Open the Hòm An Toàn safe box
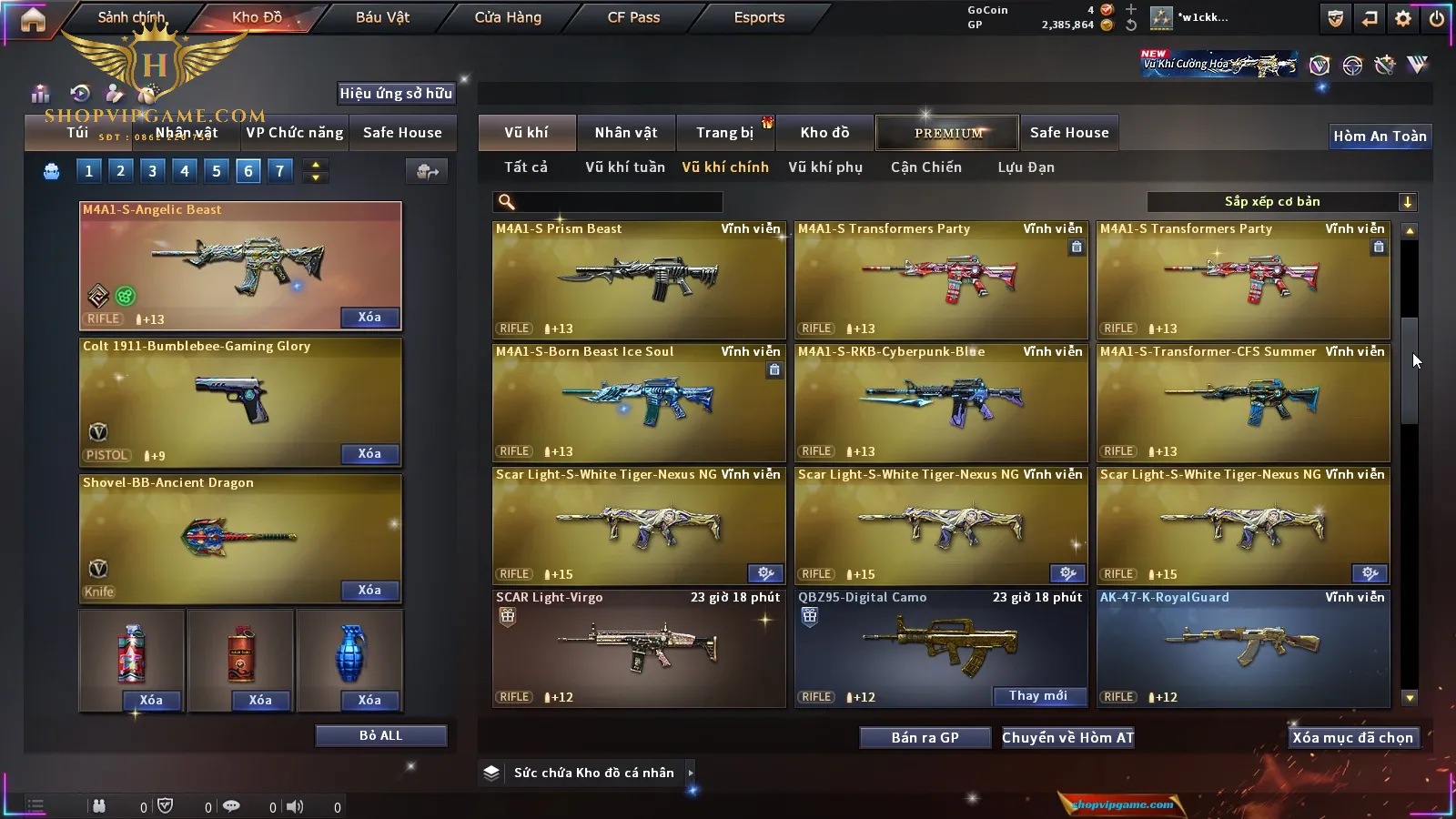This screenshot has height=819, width=1456. click(1380, 136)
